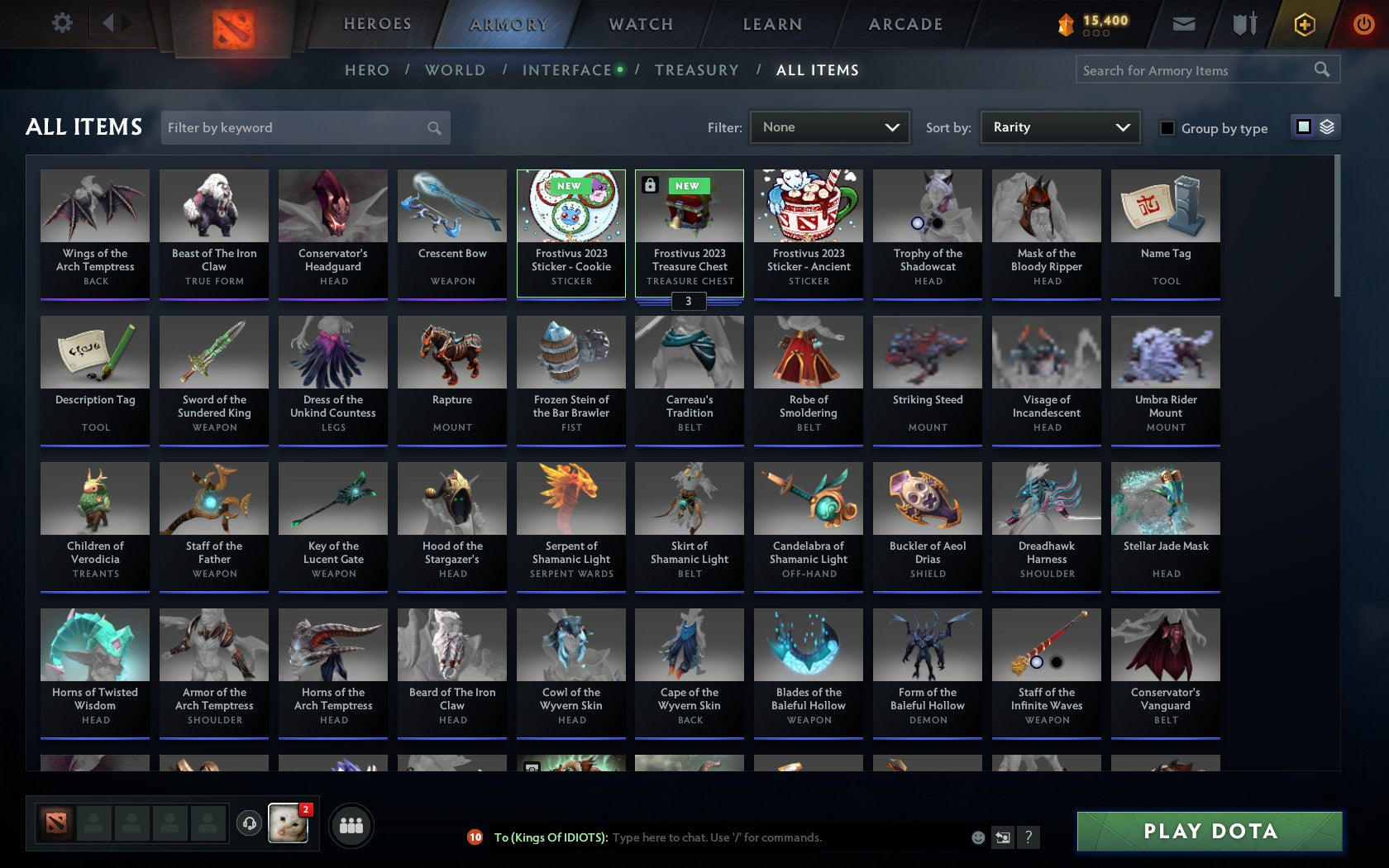Click the magnifying glass to search Armory items
This screenshot has height=868, width=1389.
click(1320, 69)
